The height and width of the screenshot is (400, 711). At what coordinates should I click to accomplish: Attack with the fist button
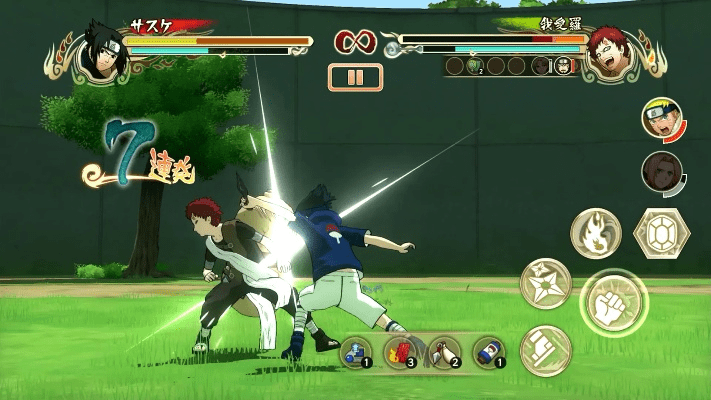pyautogui.click(x=614, y=301)
